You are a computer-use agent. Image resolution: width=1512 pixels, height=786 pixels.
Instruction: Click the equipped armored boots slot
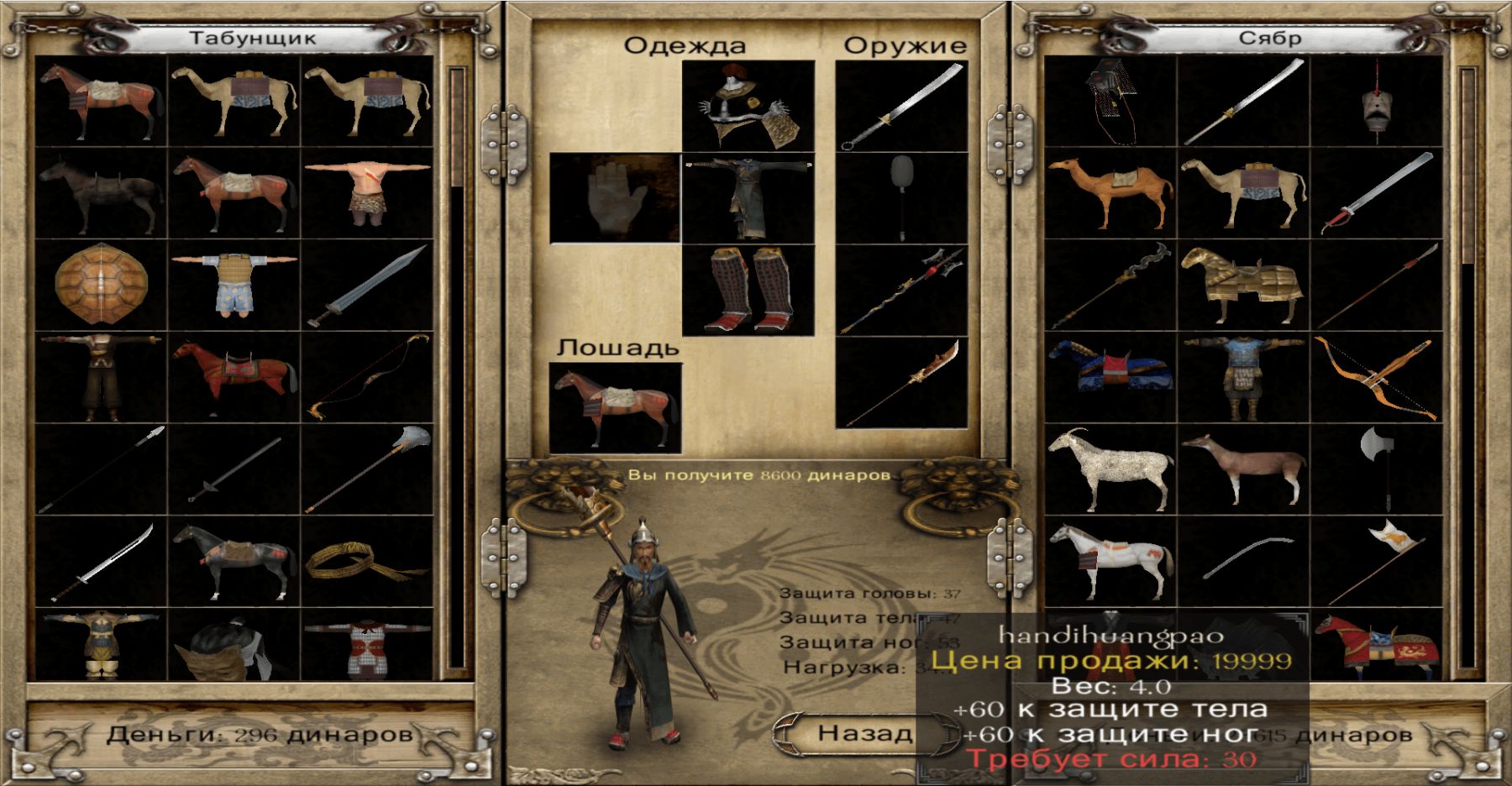(748, 291)
